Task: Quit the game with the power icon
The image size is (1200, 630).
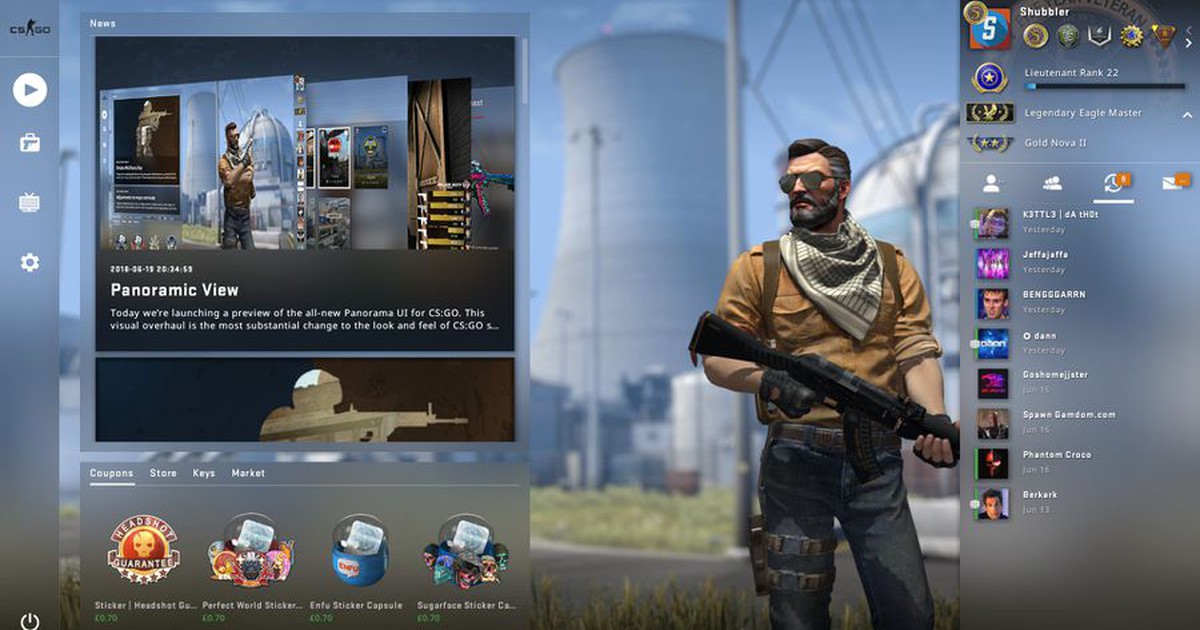Action: 30,621
